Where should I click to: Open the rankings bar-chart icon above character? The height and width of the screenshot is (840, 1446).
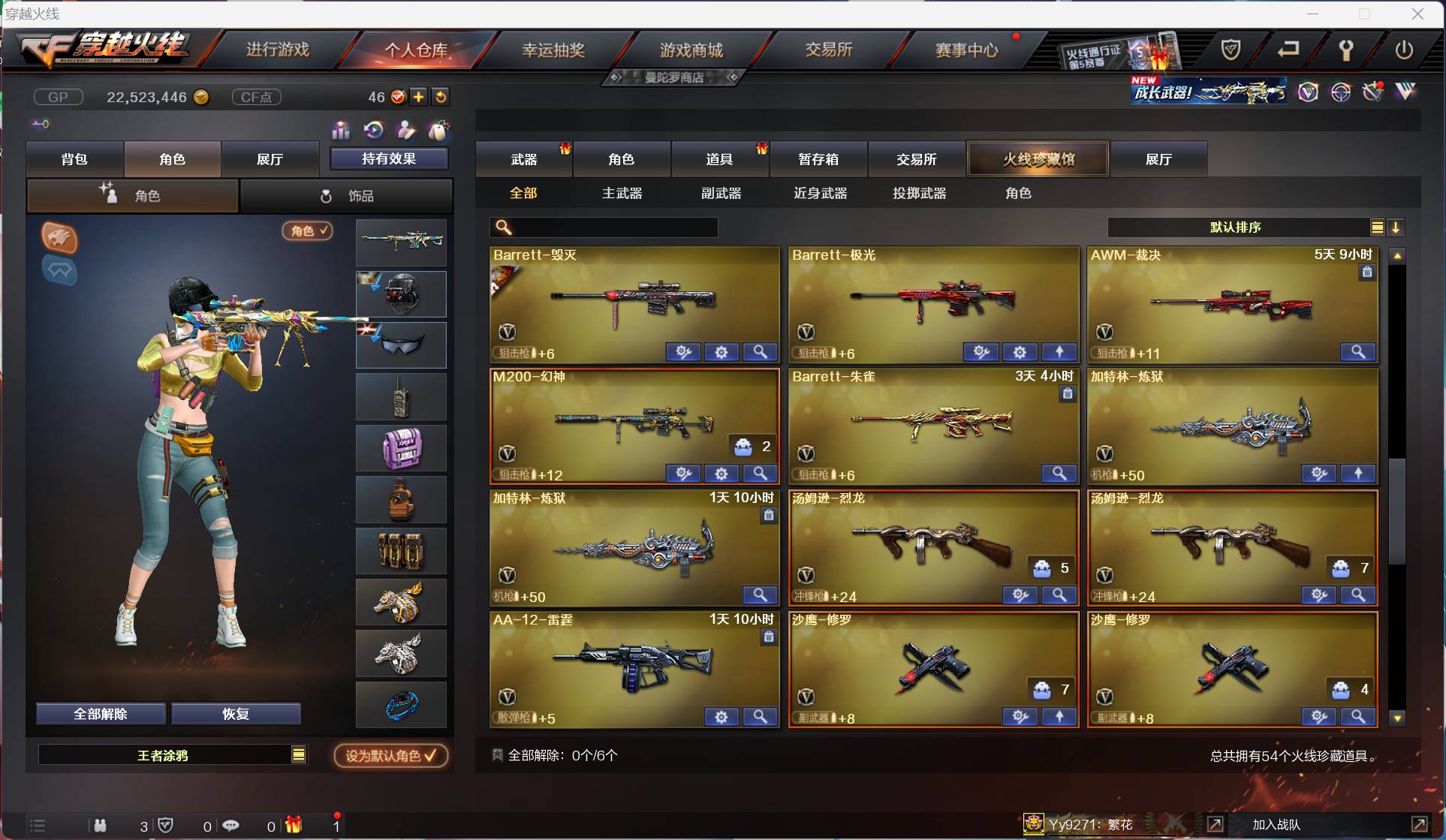pos(340,131)
